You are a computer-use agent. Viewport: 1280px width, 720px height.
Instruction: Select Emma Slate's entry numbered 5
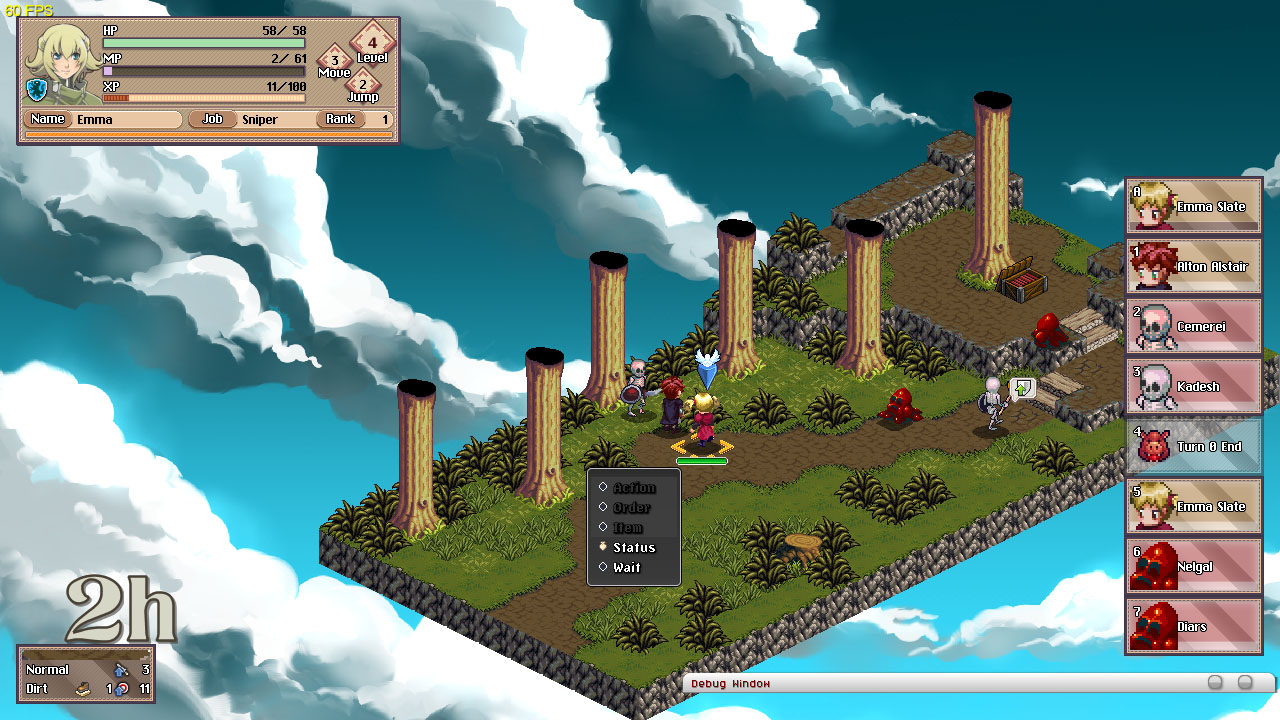(1194, 507)
